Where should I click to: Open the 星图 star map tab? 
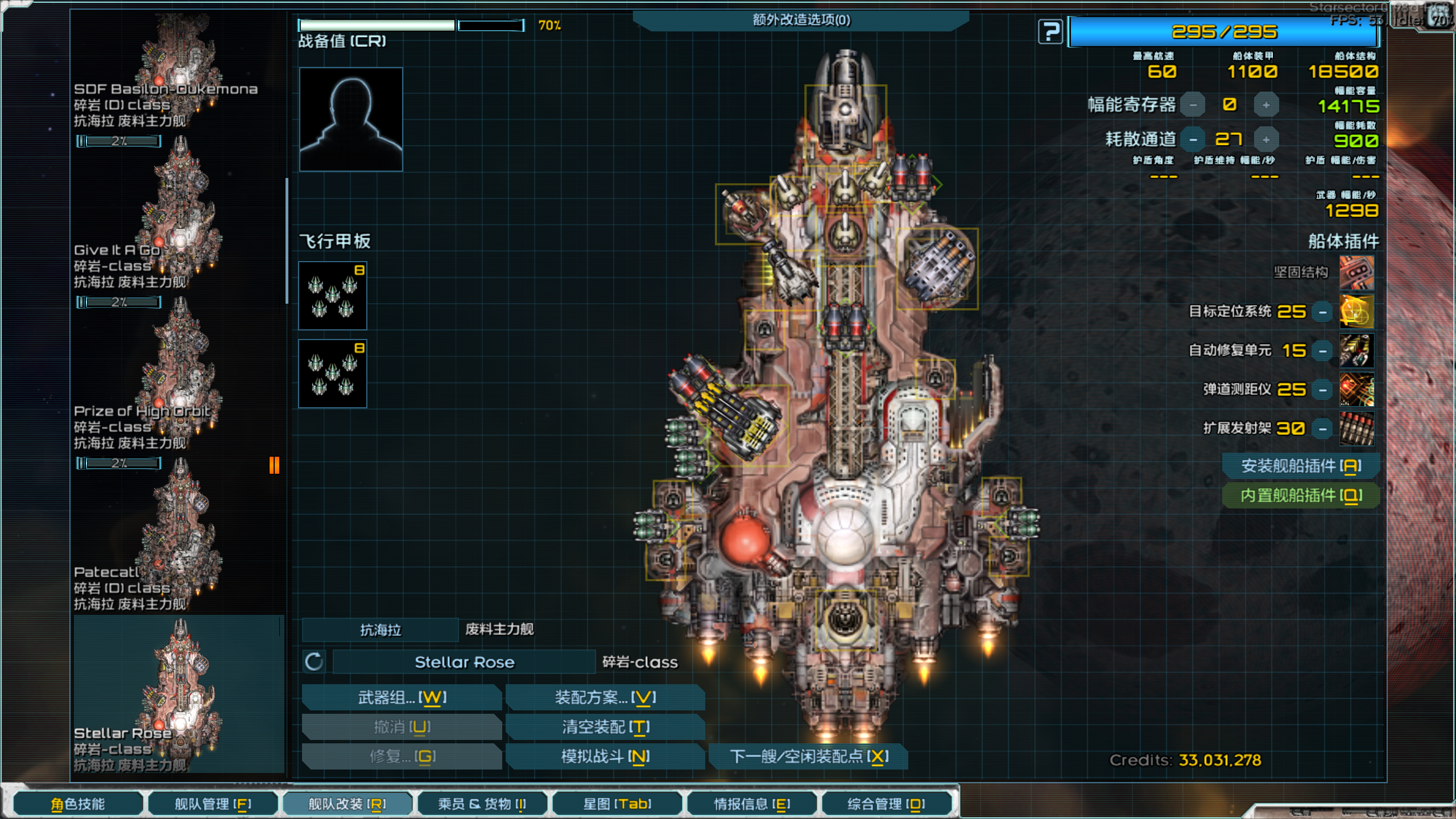pyautogui.click(x=617, y=804)
